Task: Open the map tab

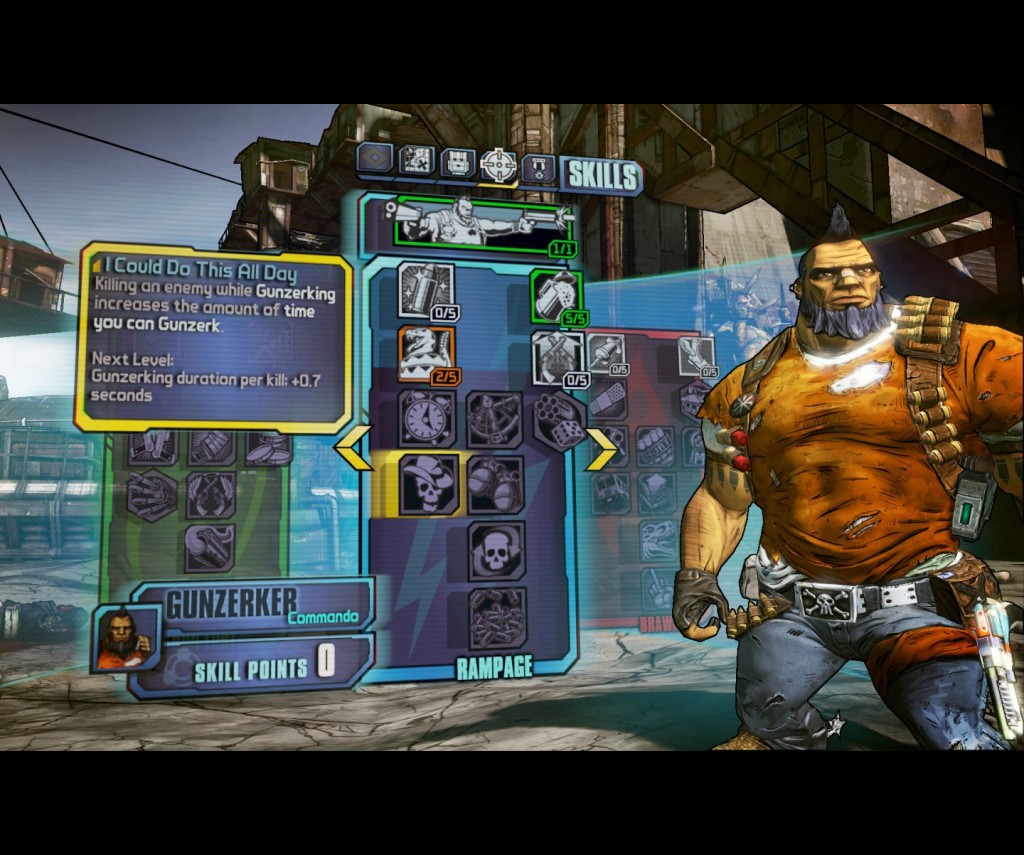Action: (420, 160)
